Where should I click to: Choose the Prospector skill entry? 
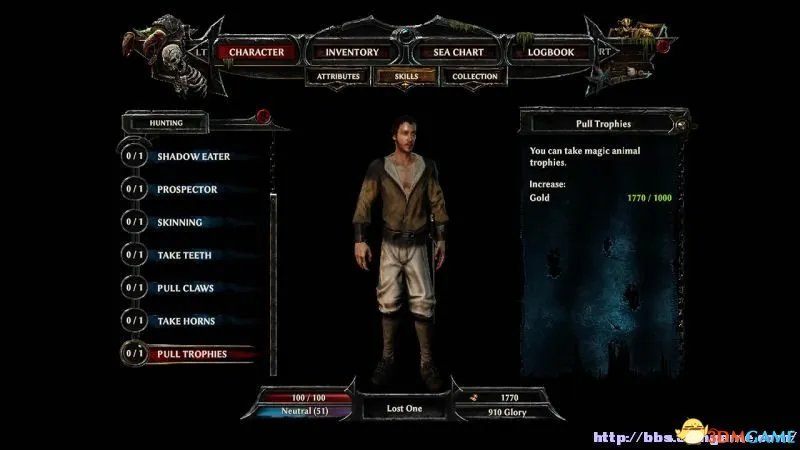pyautogui.click(x=187, y=190)
